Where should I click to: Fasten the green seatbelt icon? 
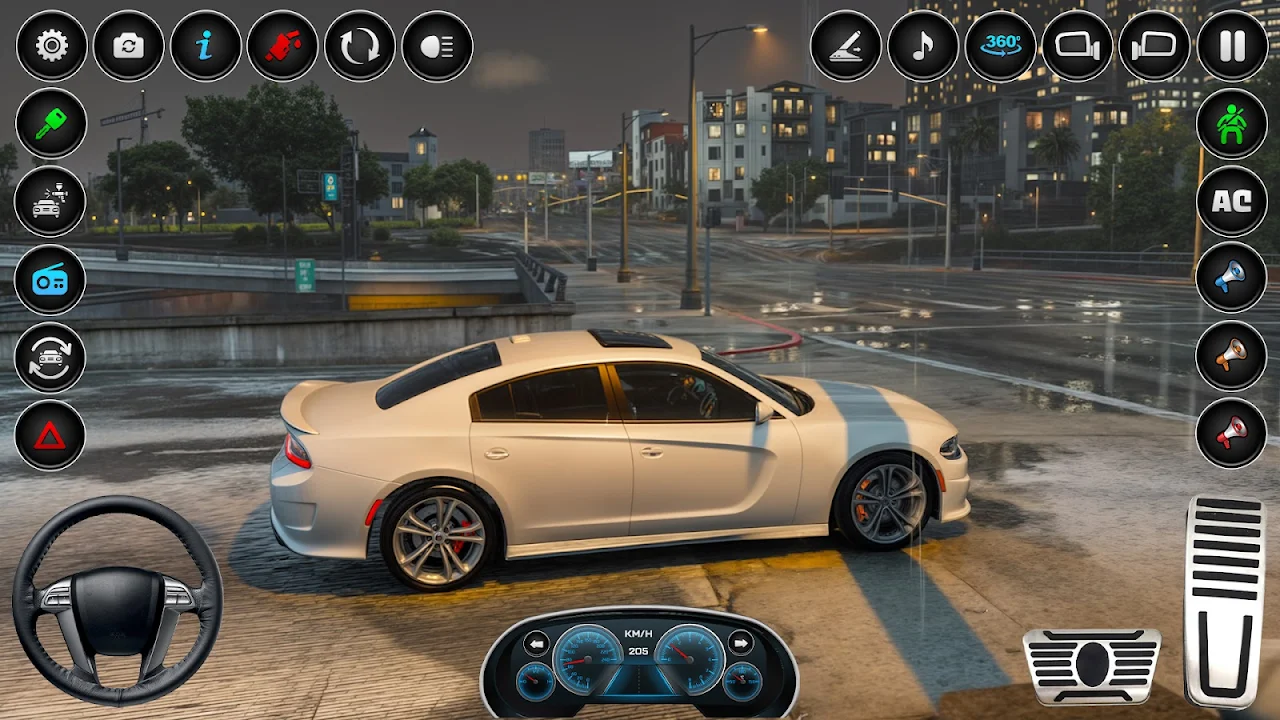(x=1232, y=124)
